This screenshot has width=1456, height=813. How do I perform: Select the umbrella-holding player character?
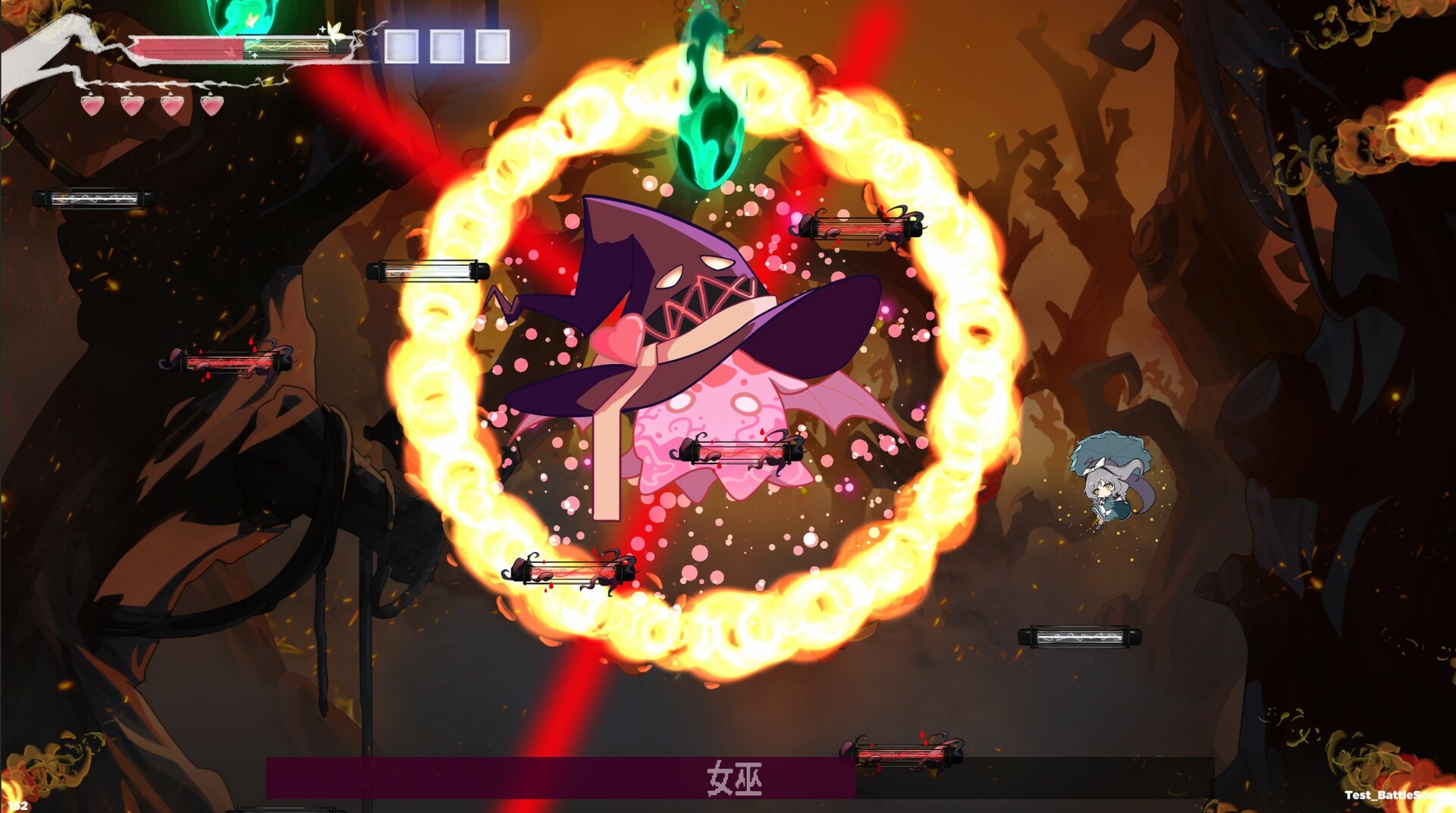1107,489
